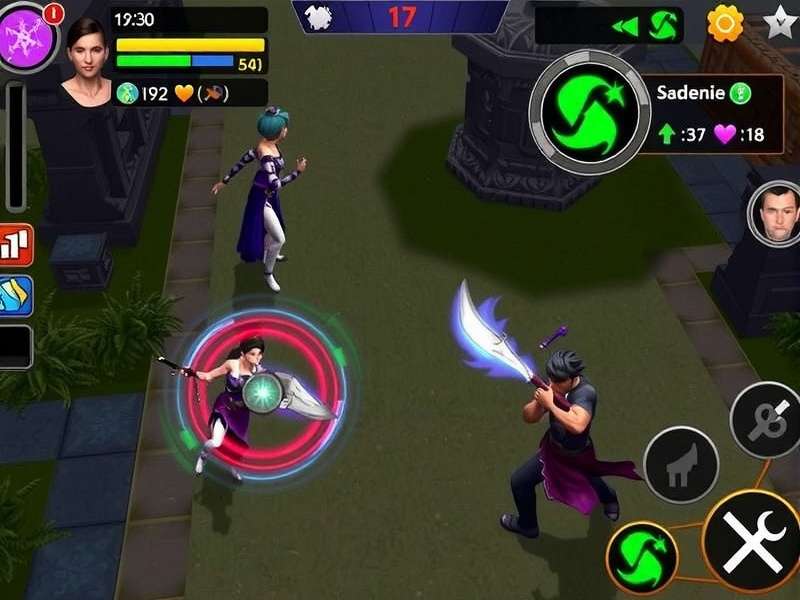
Task: Tap the silver star icon
Action: (780, 22)
